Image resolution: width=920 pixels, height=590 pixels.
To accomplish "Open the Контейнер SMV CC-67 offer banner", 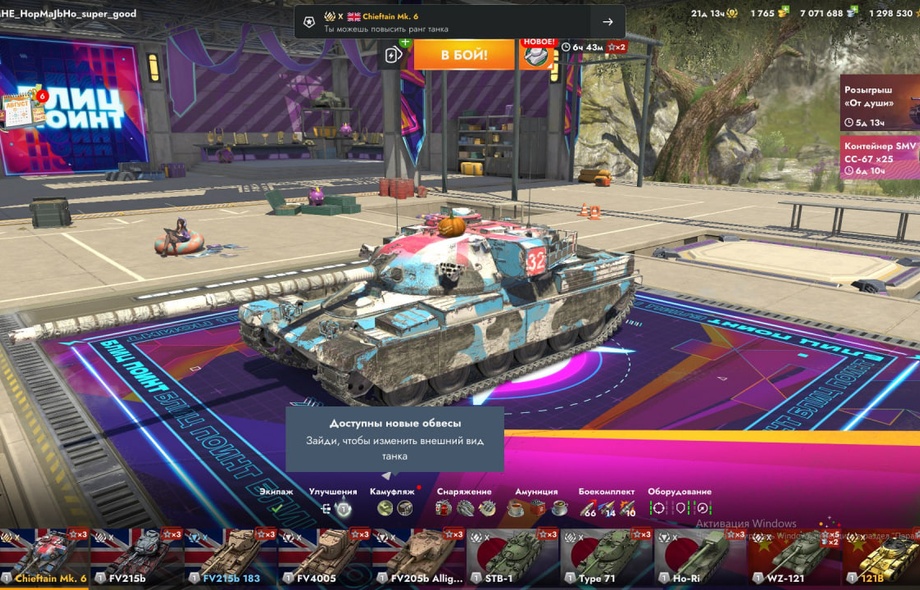I will click(x=879, y=157).
